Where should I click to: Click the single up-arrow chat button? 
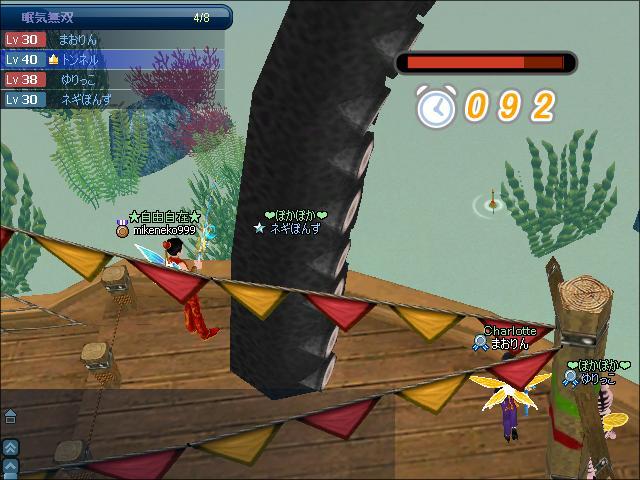pos(10,465)
